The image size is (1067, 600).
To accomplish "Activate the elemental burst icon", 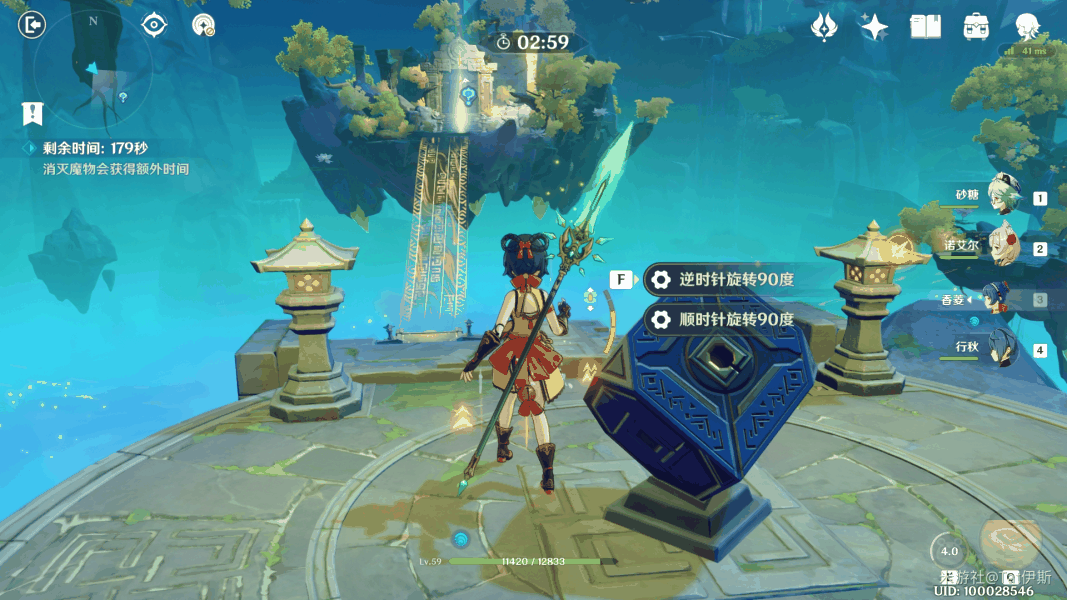I will [1010, 540].
